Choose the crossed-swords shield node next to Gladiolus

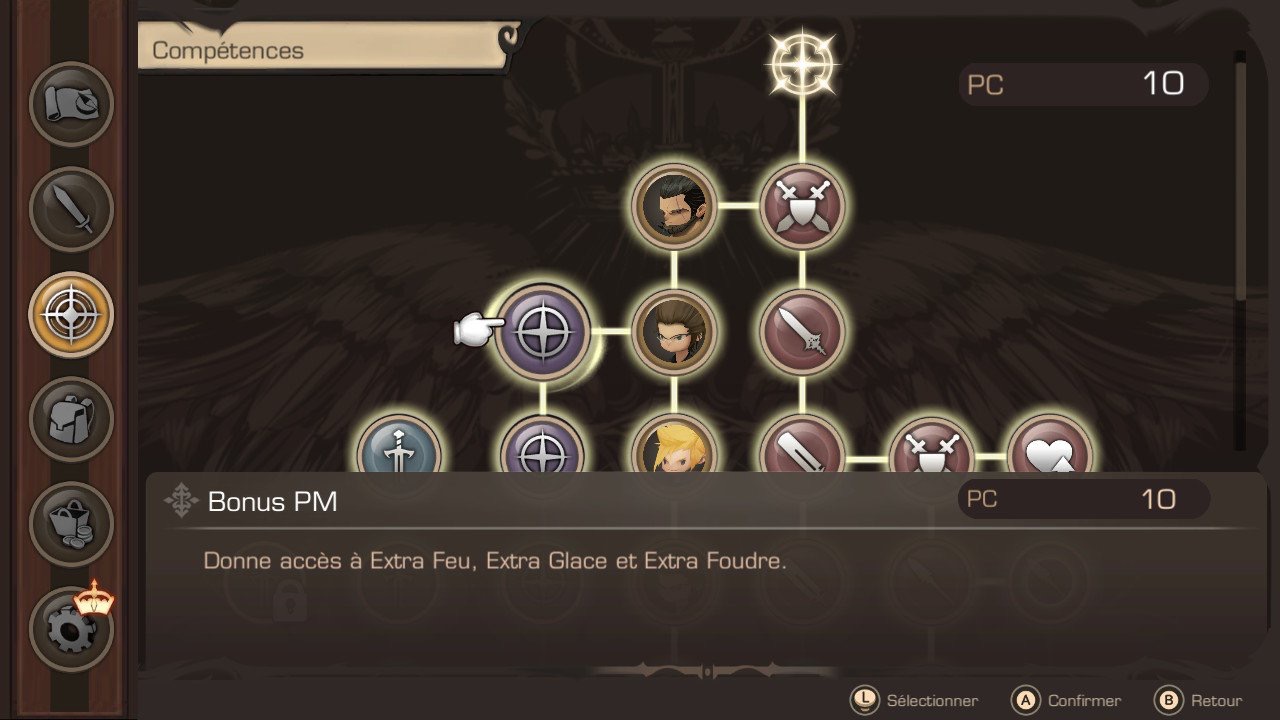[x=802, y=206]
